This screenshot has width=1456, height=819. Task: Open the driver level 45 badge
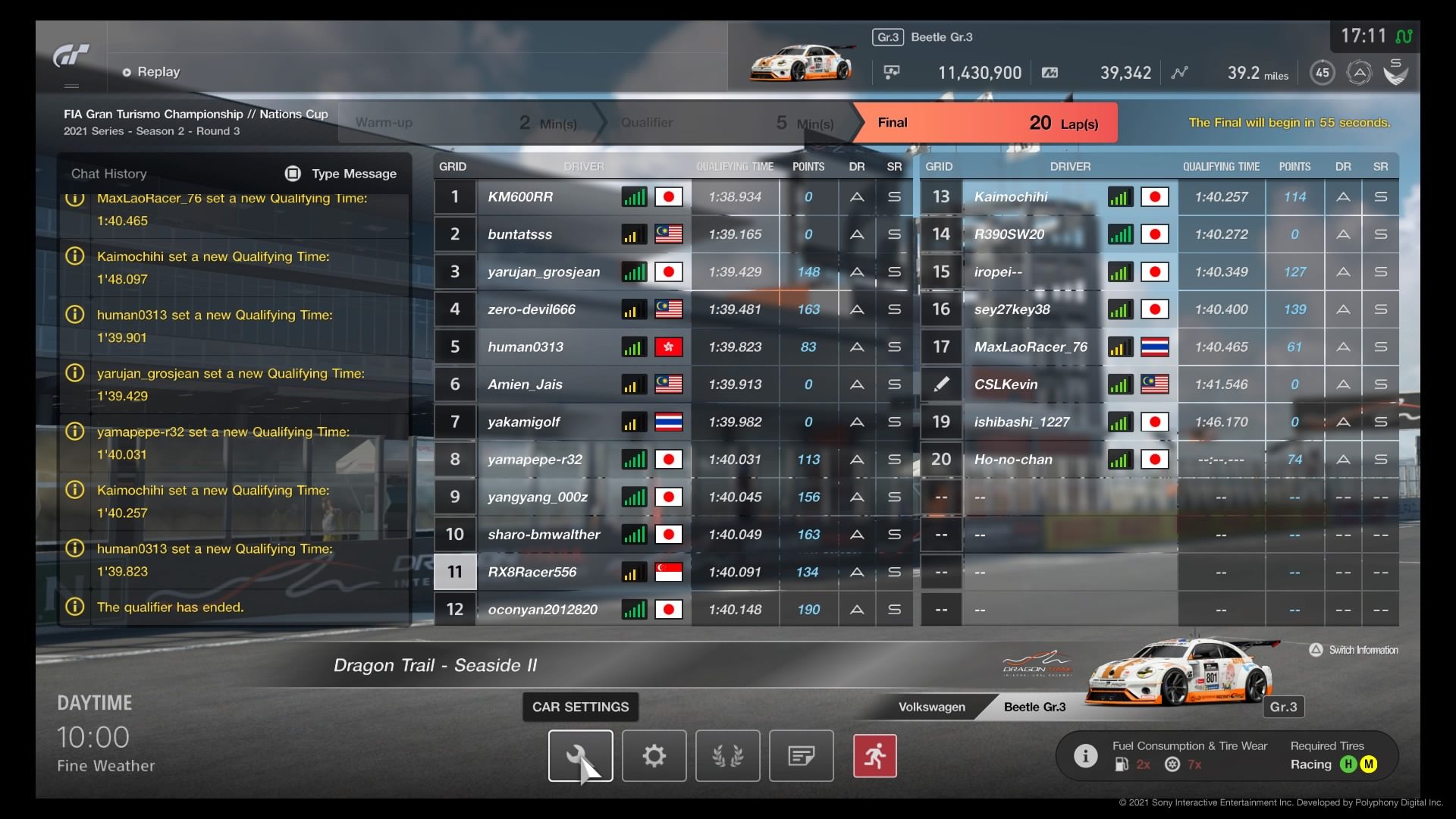click(x=1322, y=73)
